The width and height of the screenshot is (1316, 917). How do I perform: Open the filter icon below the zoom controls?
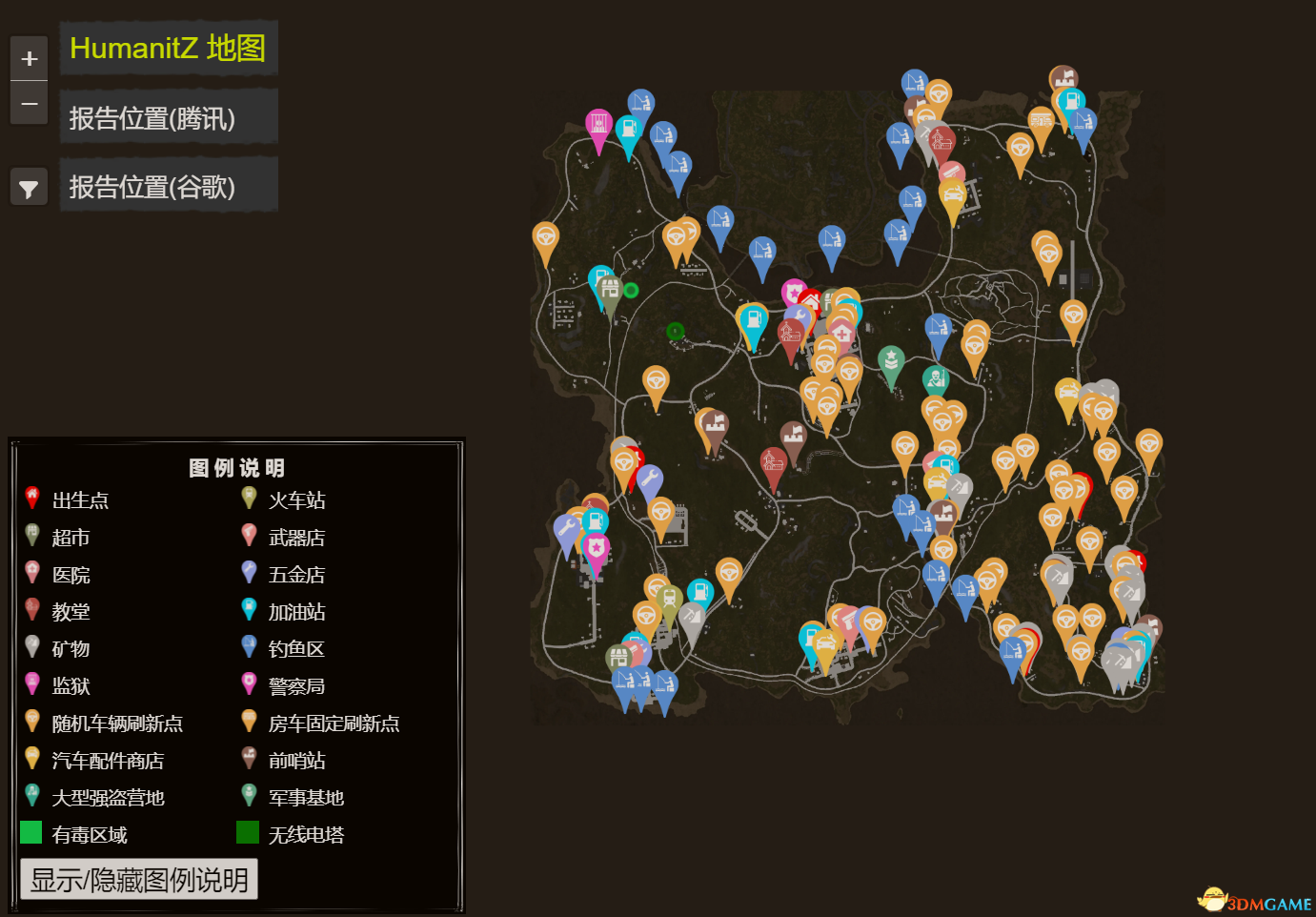(x=29, y=187)
